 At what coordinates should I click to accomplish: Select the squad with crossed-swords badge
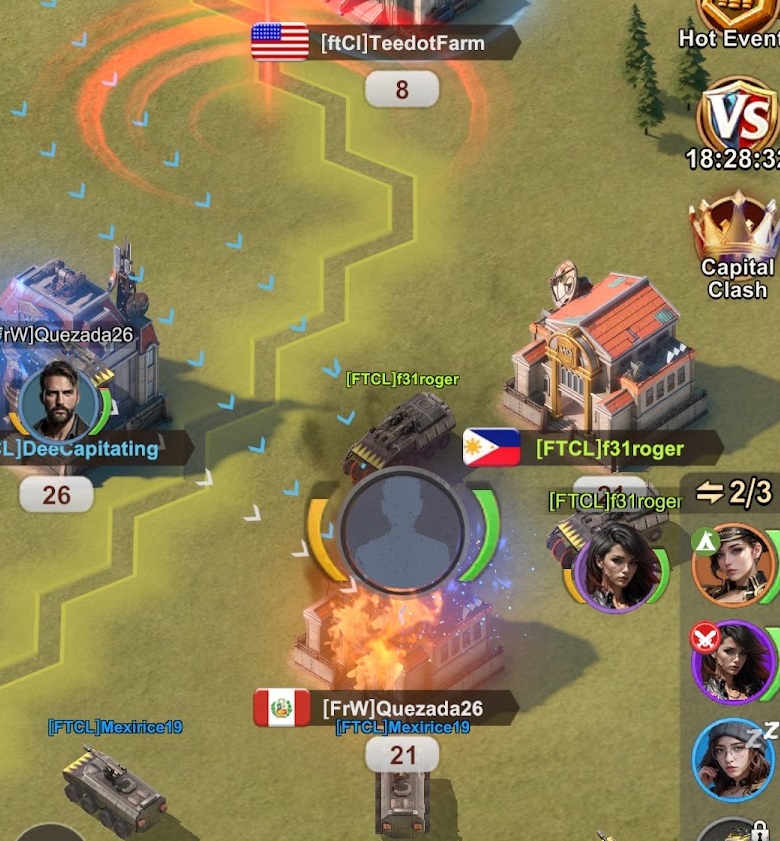coord(735,662)
